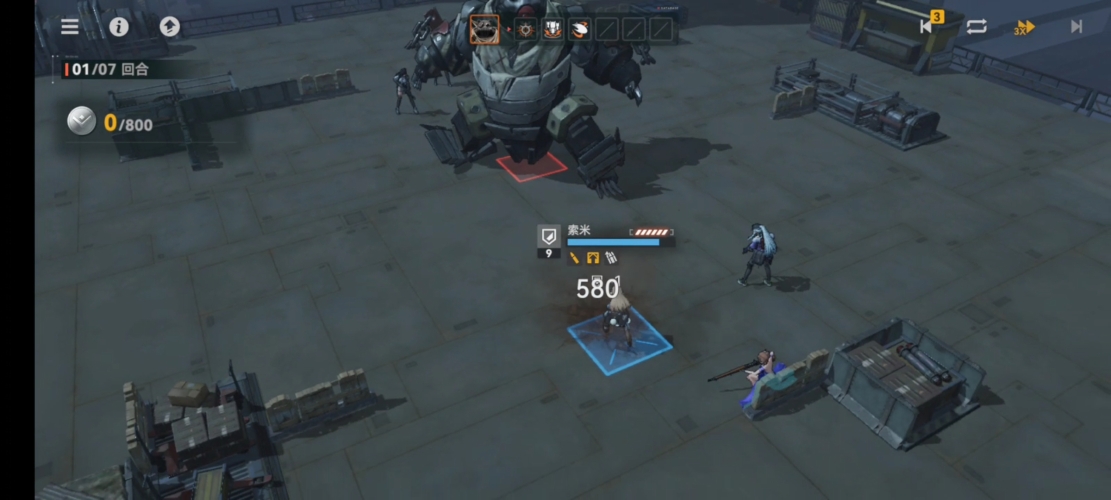Toggle the 3X battle speed
The width and height of the screenshot is (1111, 500).
pos(1024,28)
